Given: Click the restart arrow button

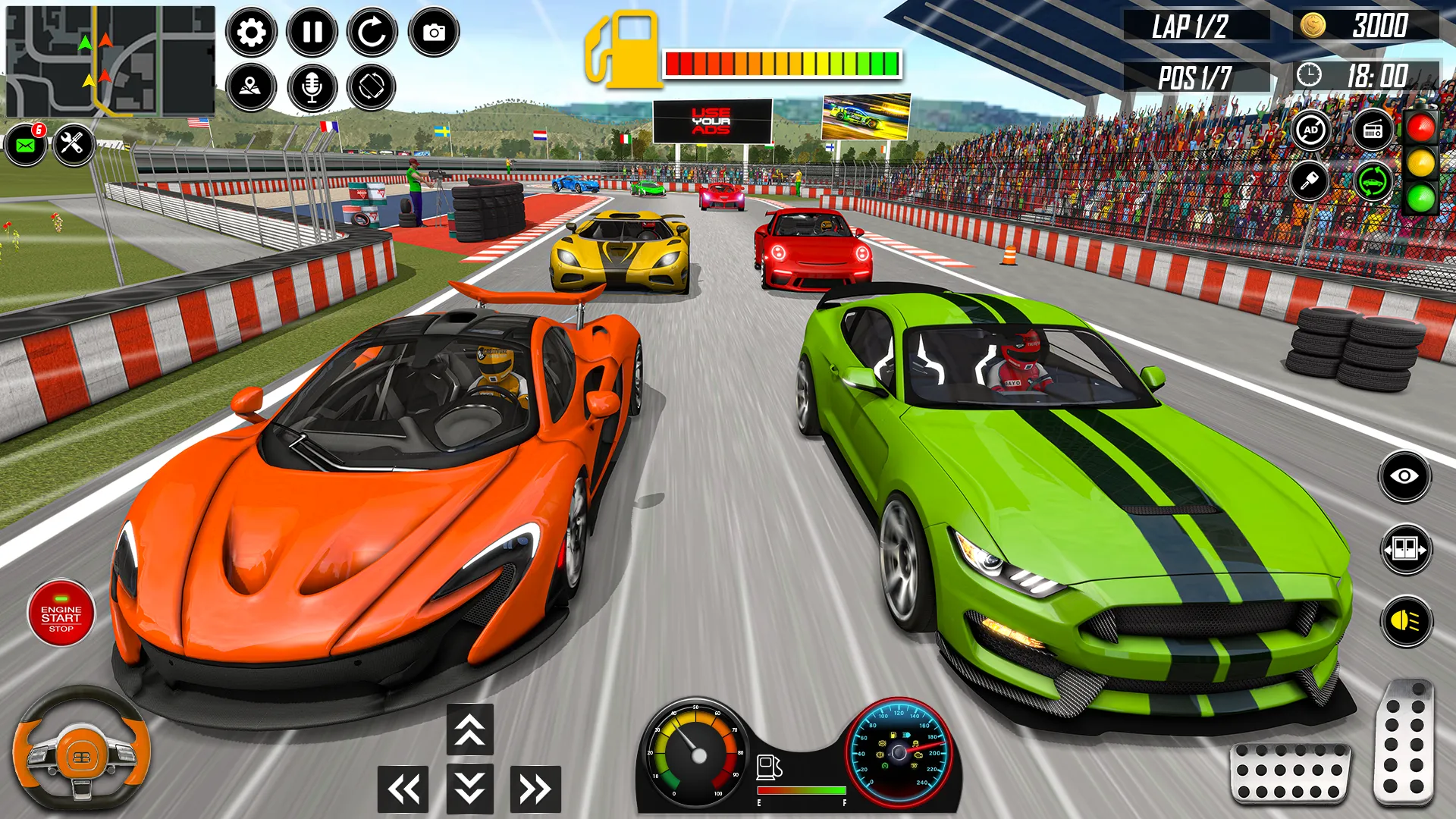Looking at the screenshot, I should pyautogui.click(x=372, y=32).
